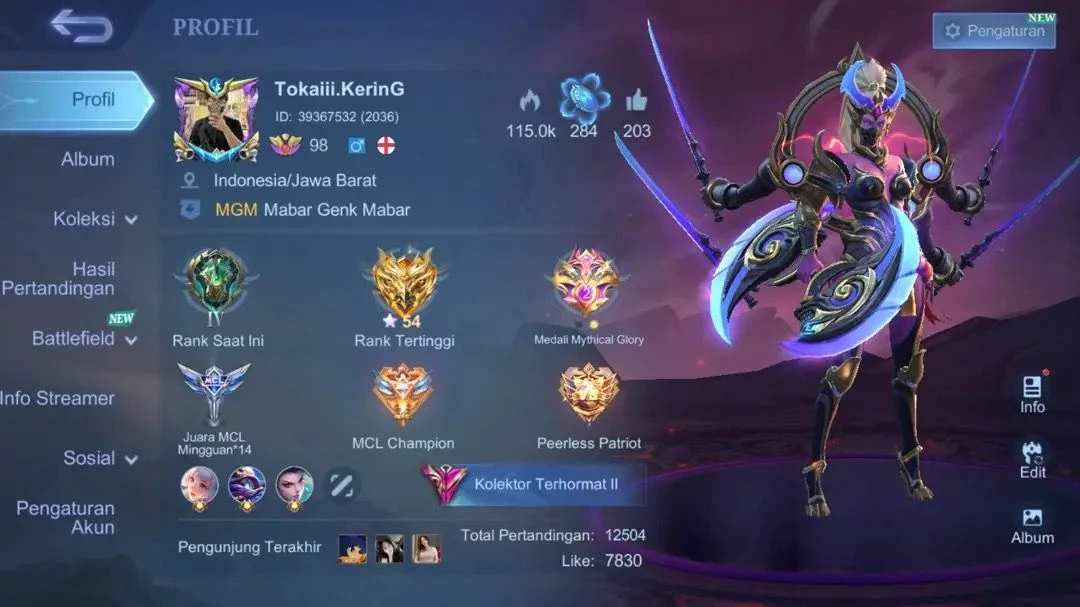The image size is (1080, 607).
Task: Click the player avatar portrait
Action: pos(217,120)
